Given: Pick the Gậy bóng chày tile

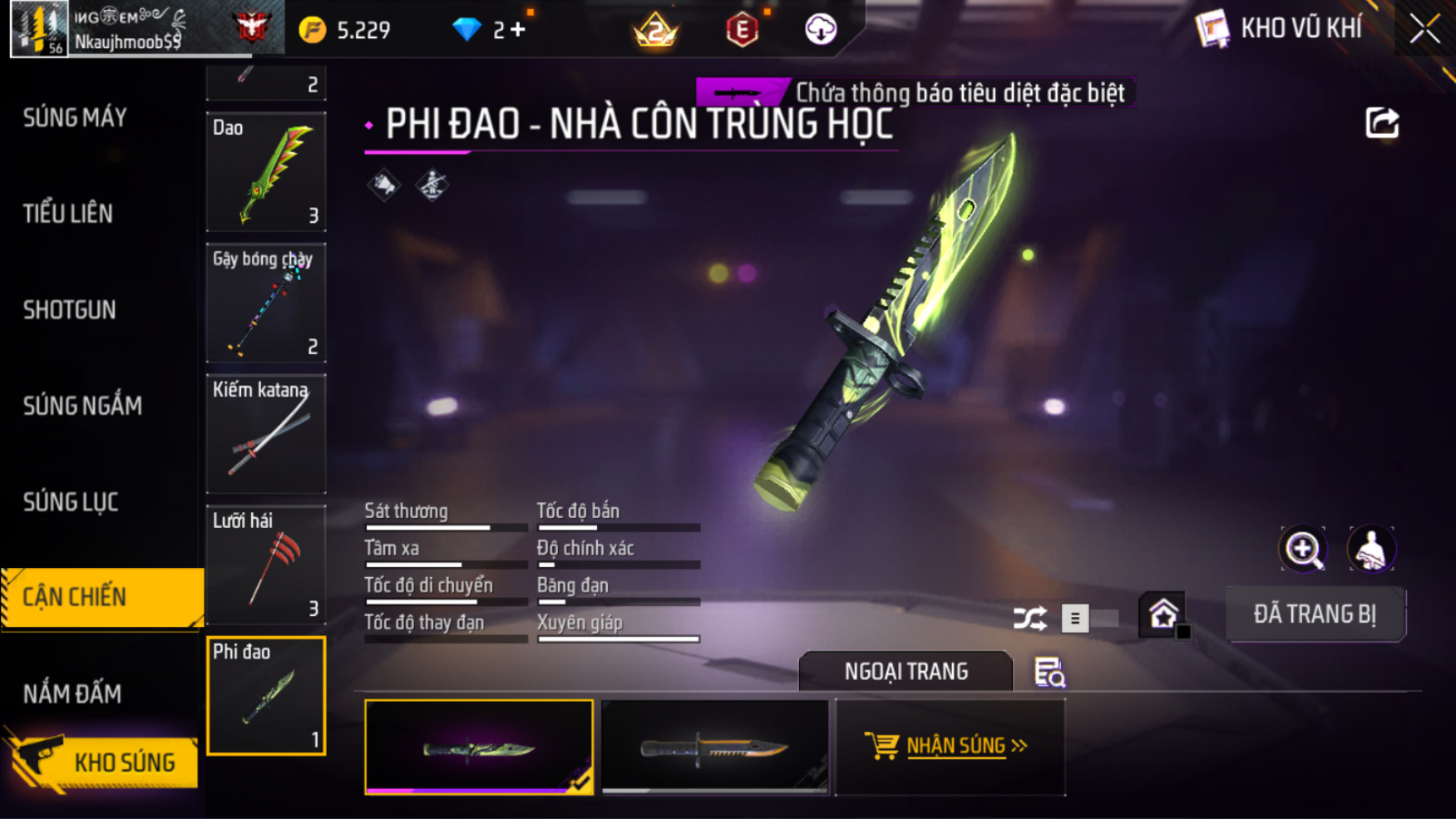Looking at the screenshot, I should (x=266, y=303).
